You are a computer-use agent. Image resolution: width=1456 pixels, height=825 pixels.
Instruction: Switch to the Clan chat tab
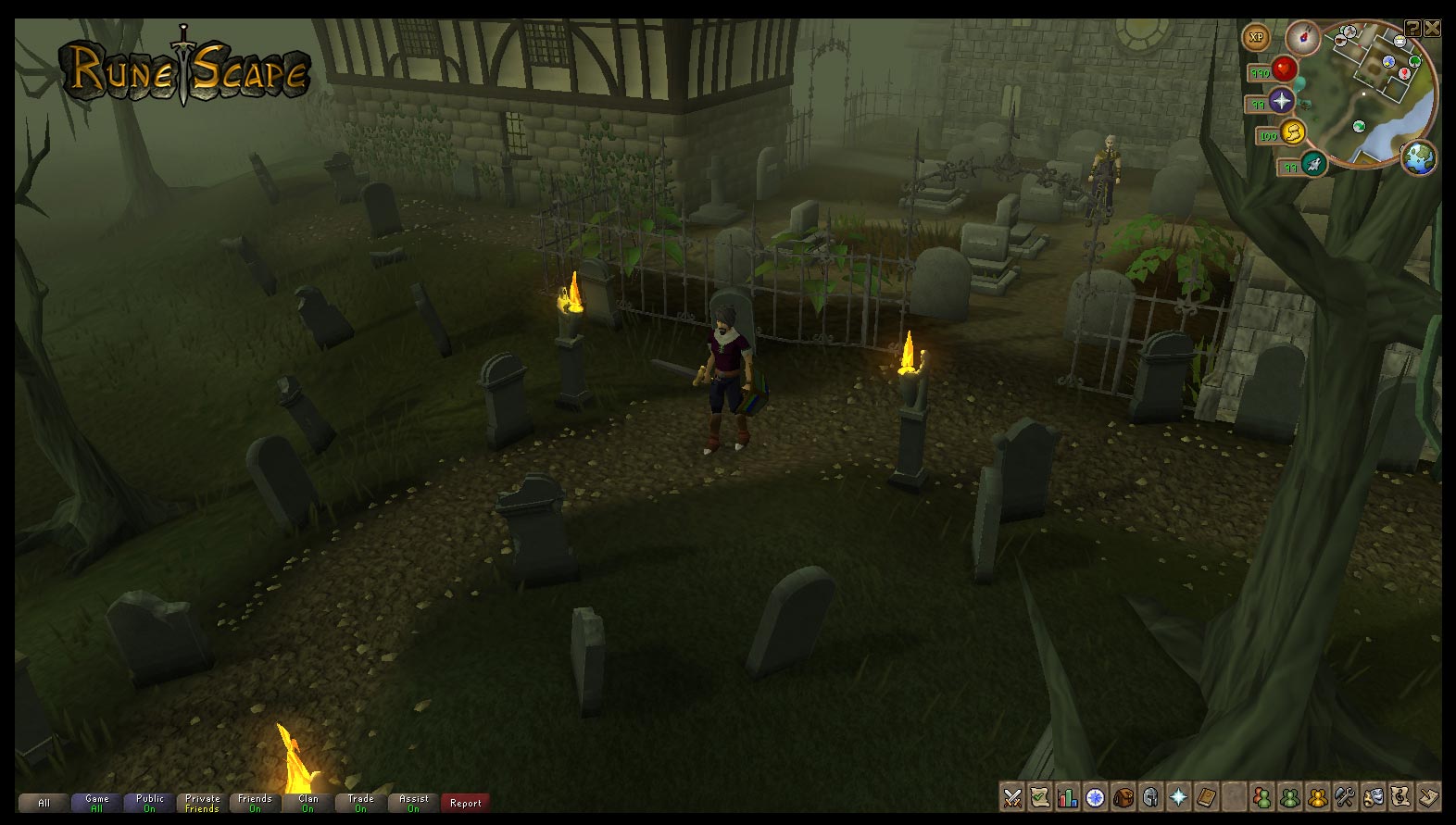[308, 803]
